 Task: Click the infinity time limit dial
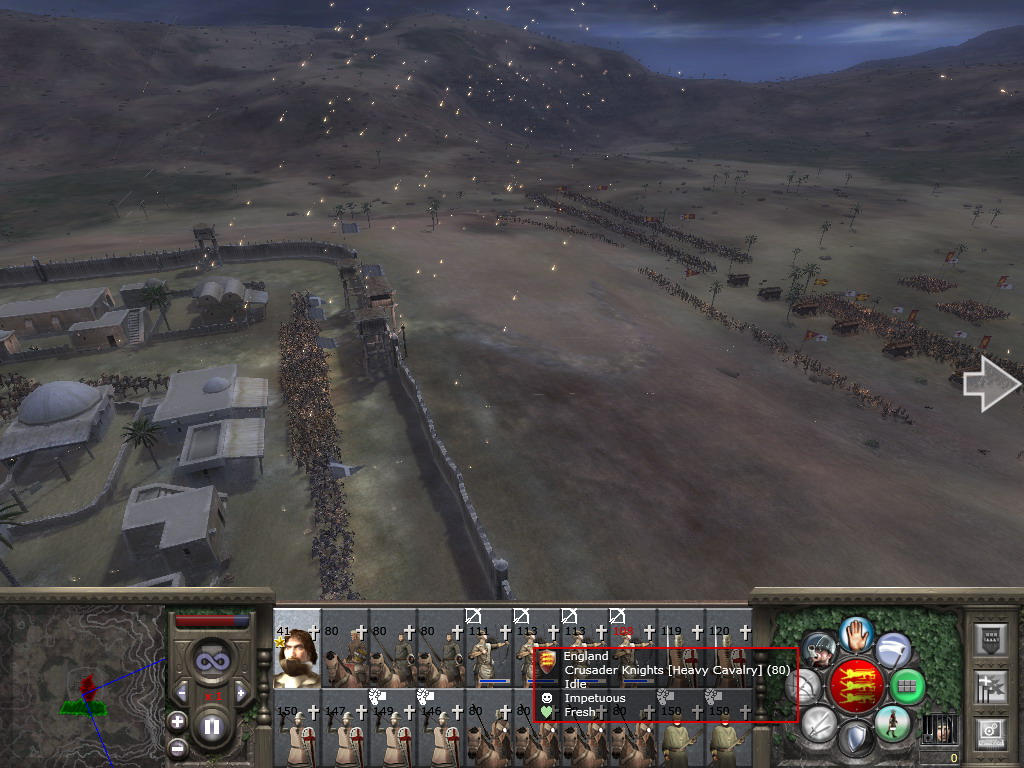[211, 660]
